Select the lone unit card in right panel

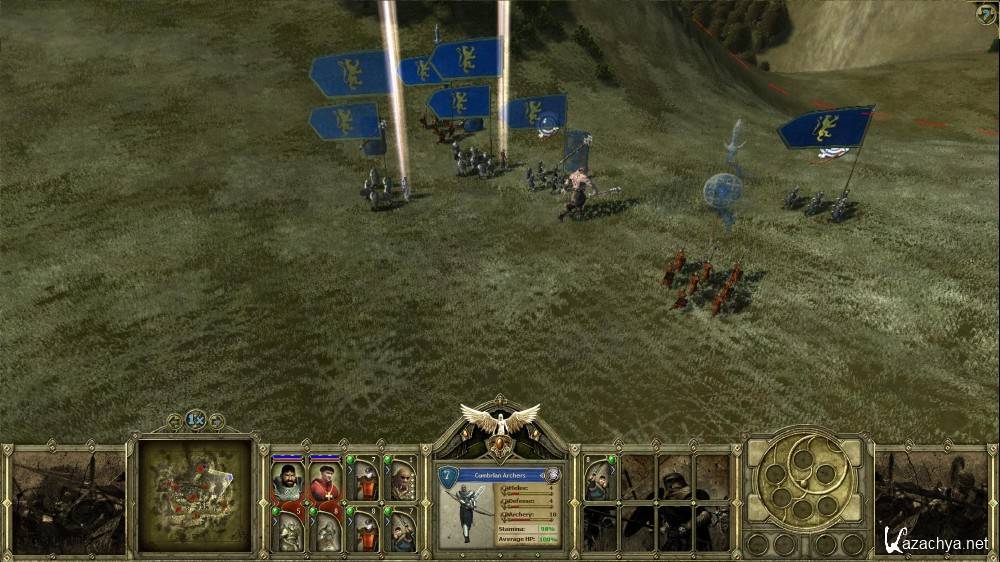[600, 477]
